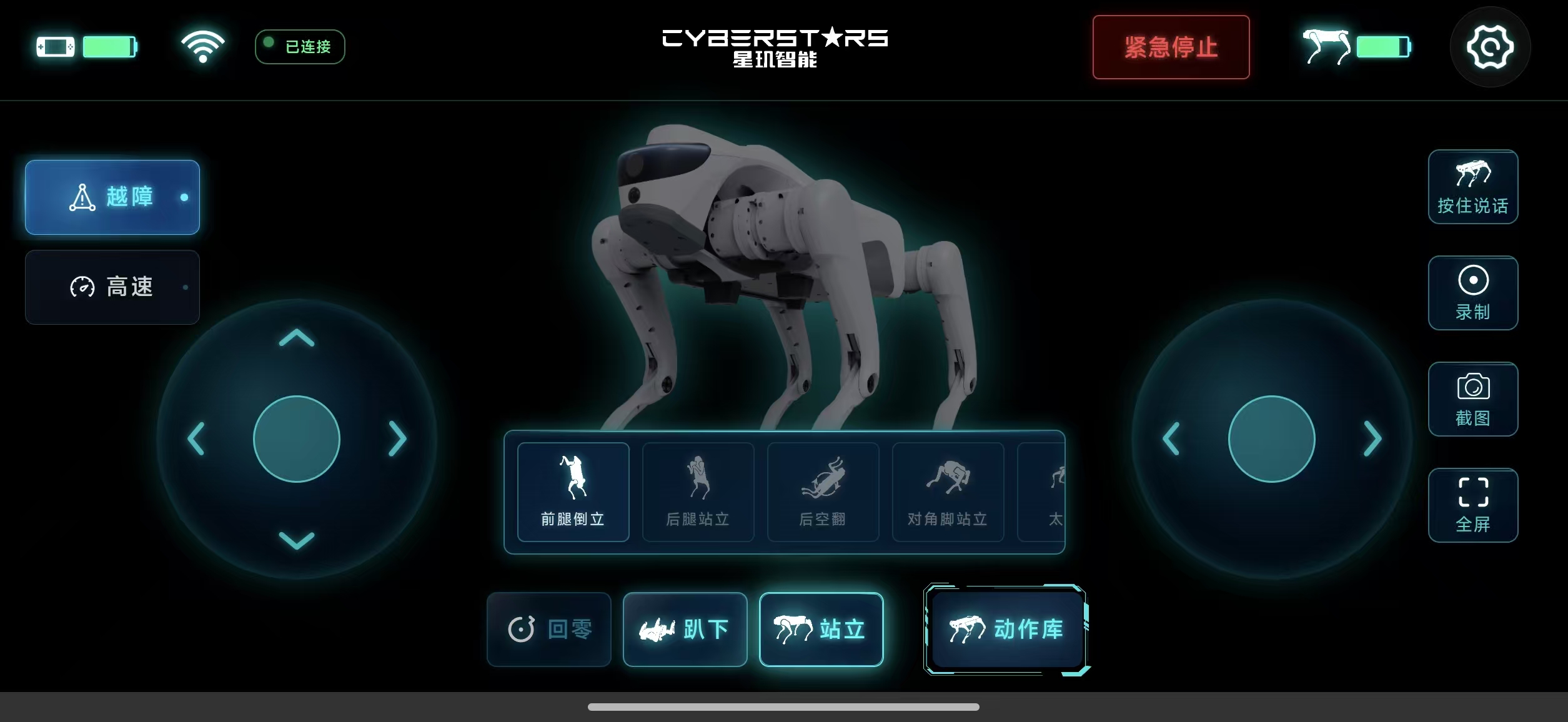Start recording with the 录制 button
This screenshot has height=722, width=1568.
(x=1473, y=293)
